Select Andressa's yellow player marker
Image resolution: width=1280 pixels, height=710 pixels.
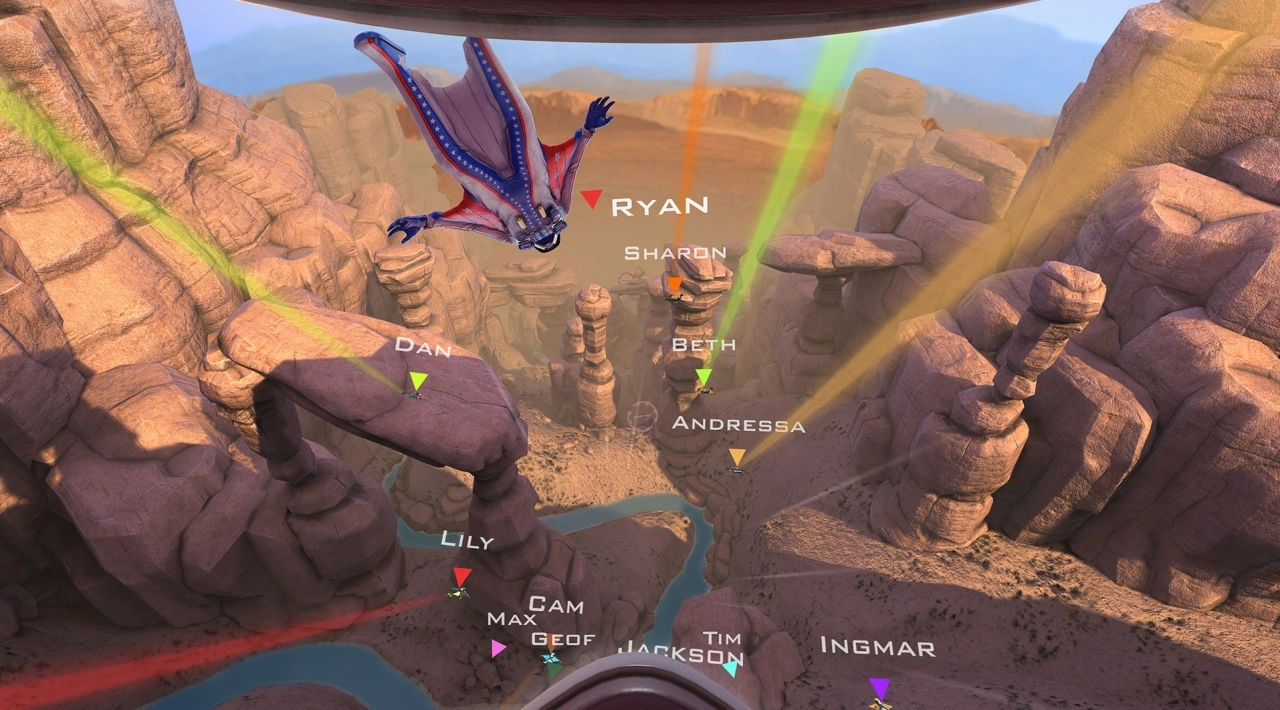click(x=737, y=458)
